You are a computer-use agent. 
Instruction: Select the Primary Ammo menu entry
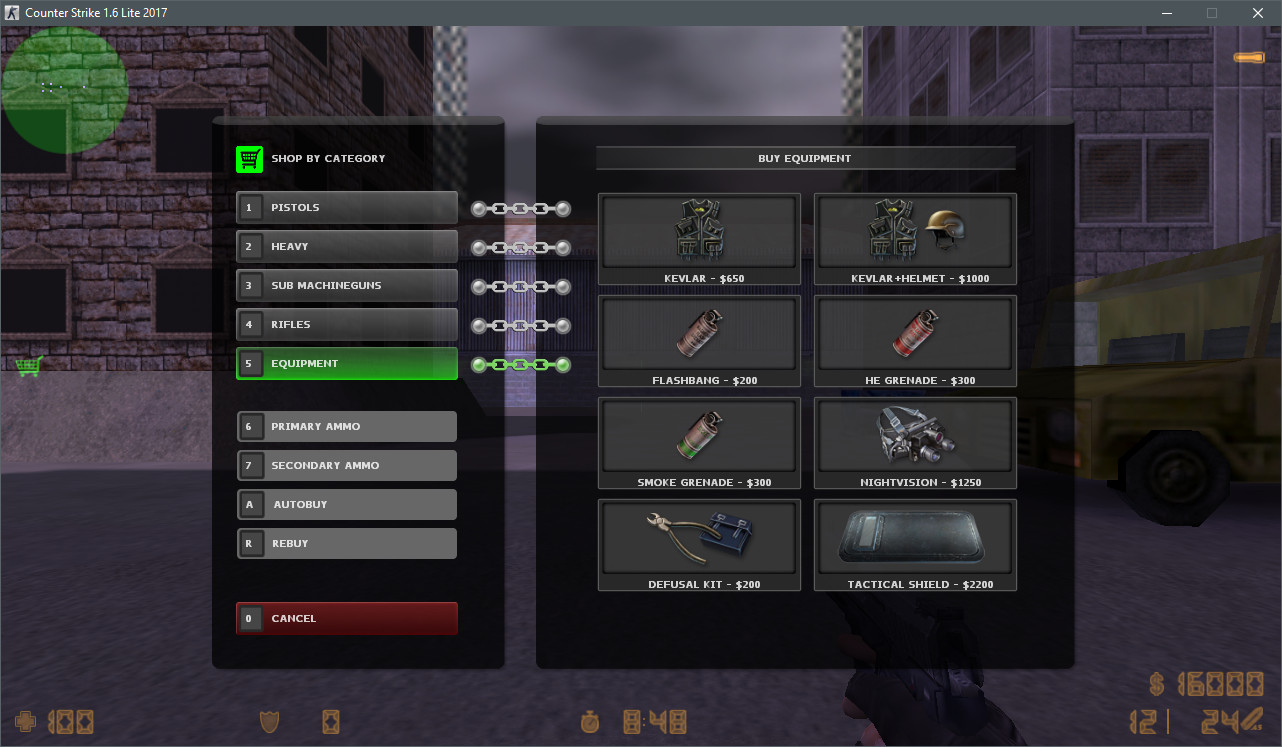pos(346,426)
